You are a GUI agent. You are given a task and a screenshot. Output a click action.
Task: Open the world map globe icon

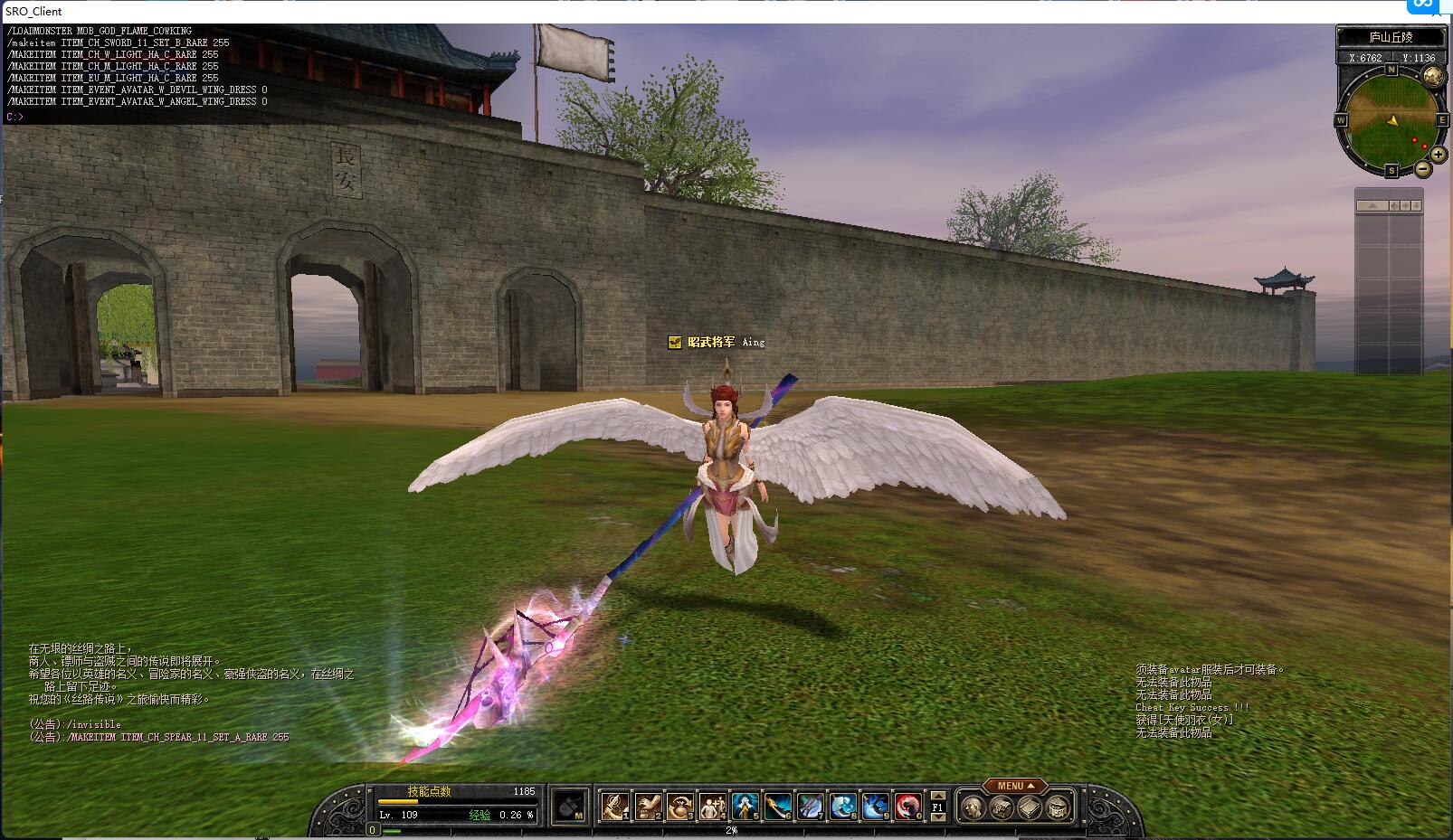click(x=1432, y=78)
